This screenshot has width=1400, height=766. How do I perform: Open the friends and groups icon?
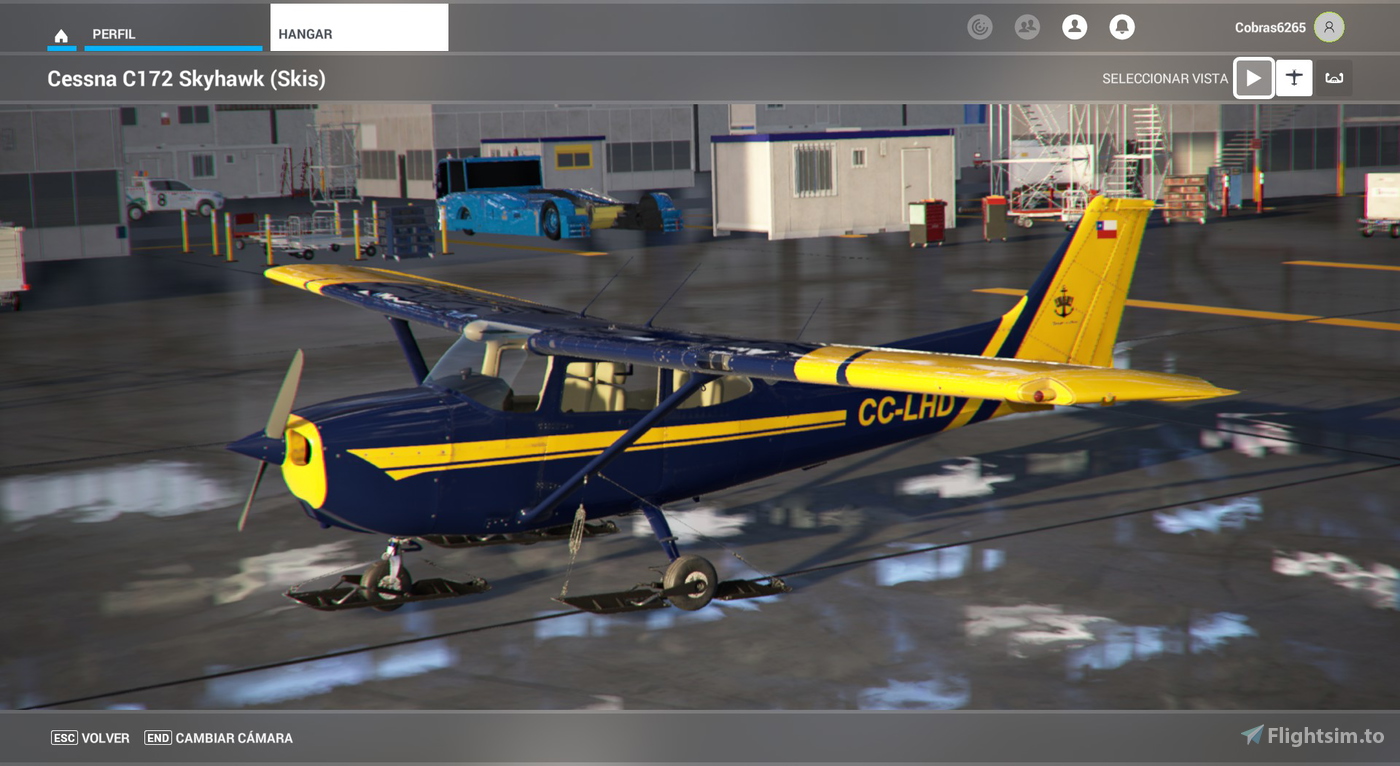pos(1025,27)
